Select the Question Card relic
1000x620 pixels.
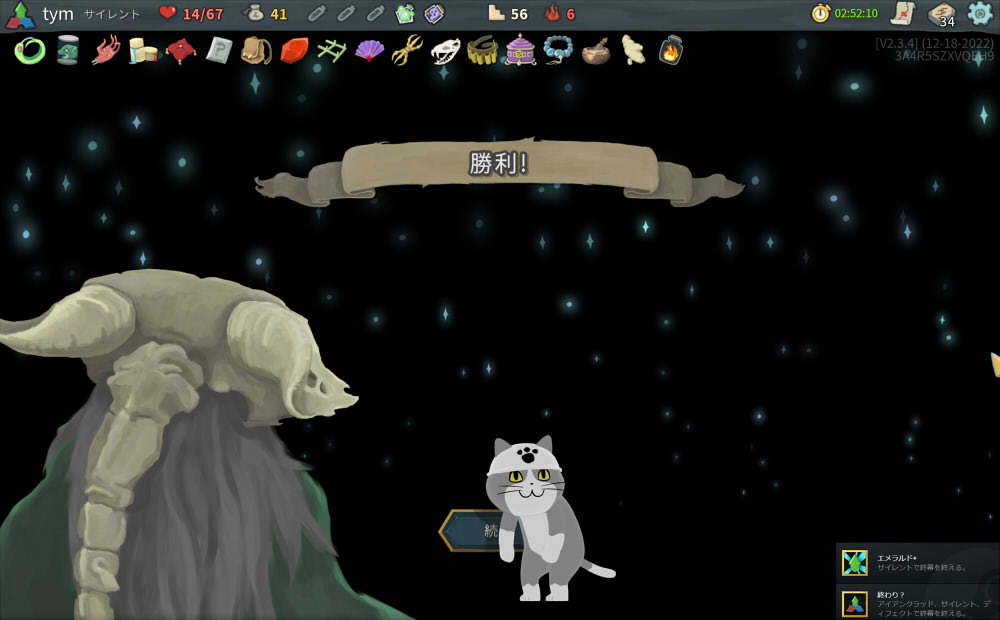pos(219,50)
